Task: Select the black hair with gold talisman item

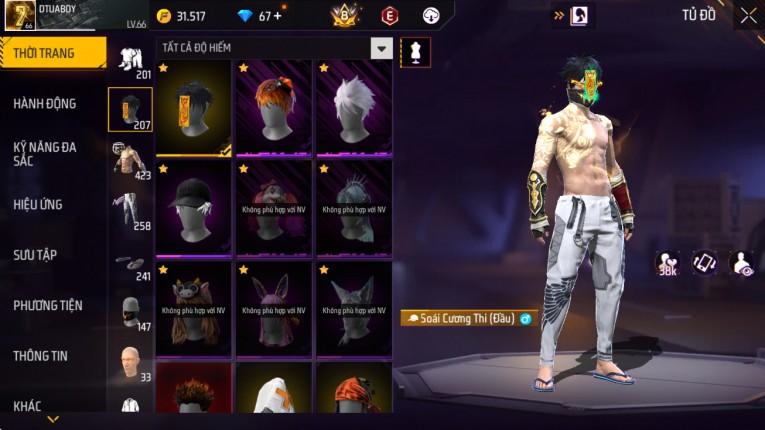Action: pos(193,108)
